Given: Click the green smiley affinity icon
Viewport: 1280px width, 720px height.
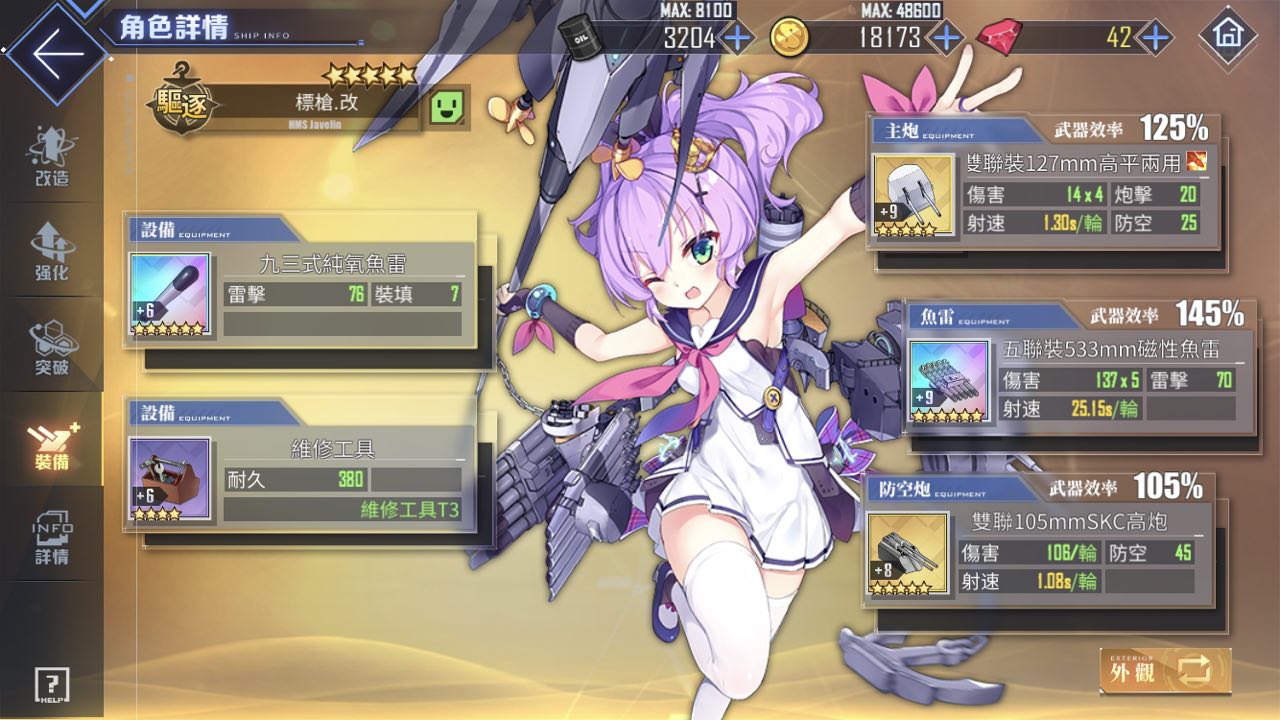Looking at the screenshot, I should coord(449,106).
